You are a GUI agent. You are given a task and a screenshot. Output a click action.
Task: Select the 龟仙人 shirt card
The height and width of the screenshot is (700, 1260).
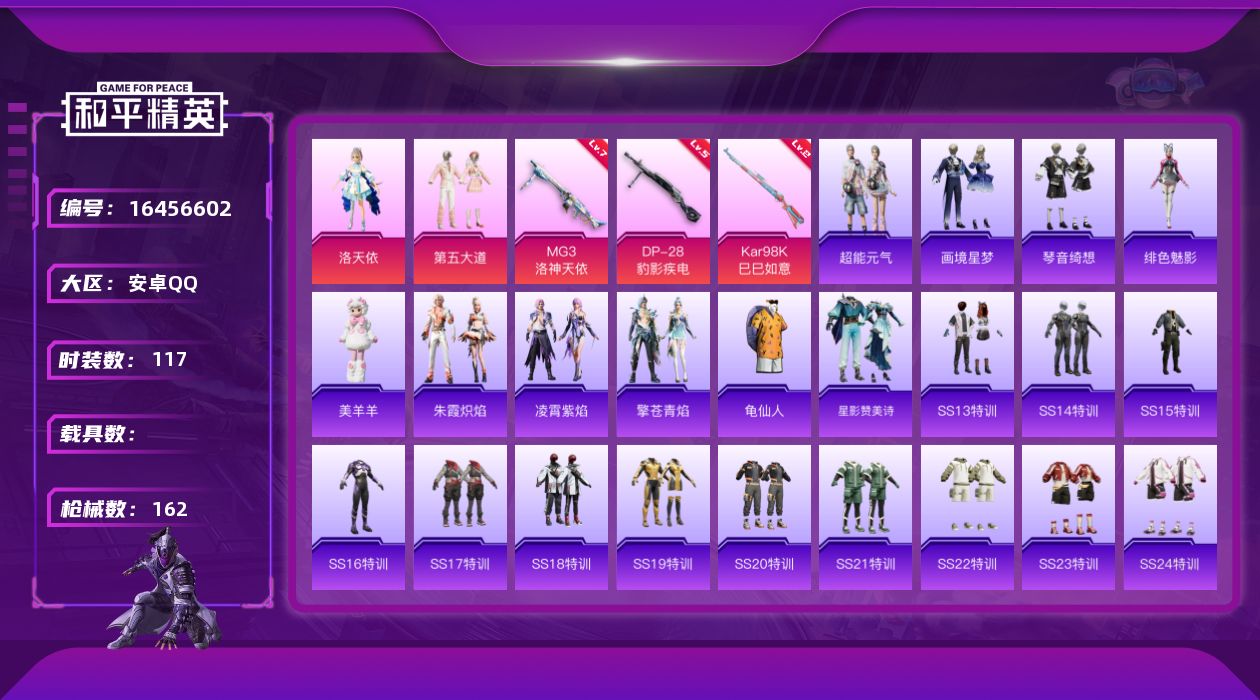[764, 364]
